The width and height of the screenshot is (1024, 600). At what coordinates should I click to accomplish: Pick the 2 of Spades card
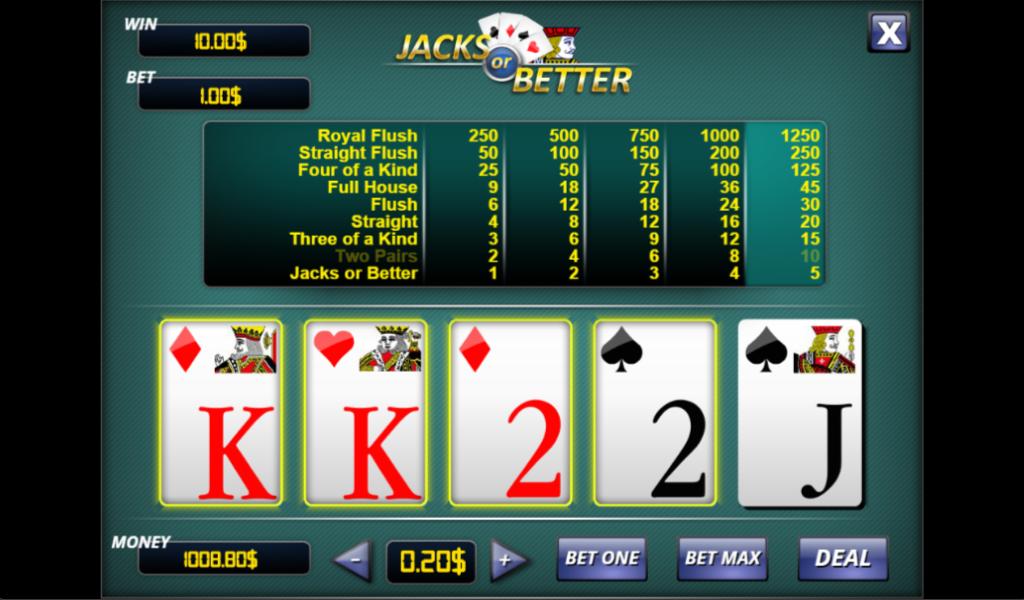click(655, 412)
